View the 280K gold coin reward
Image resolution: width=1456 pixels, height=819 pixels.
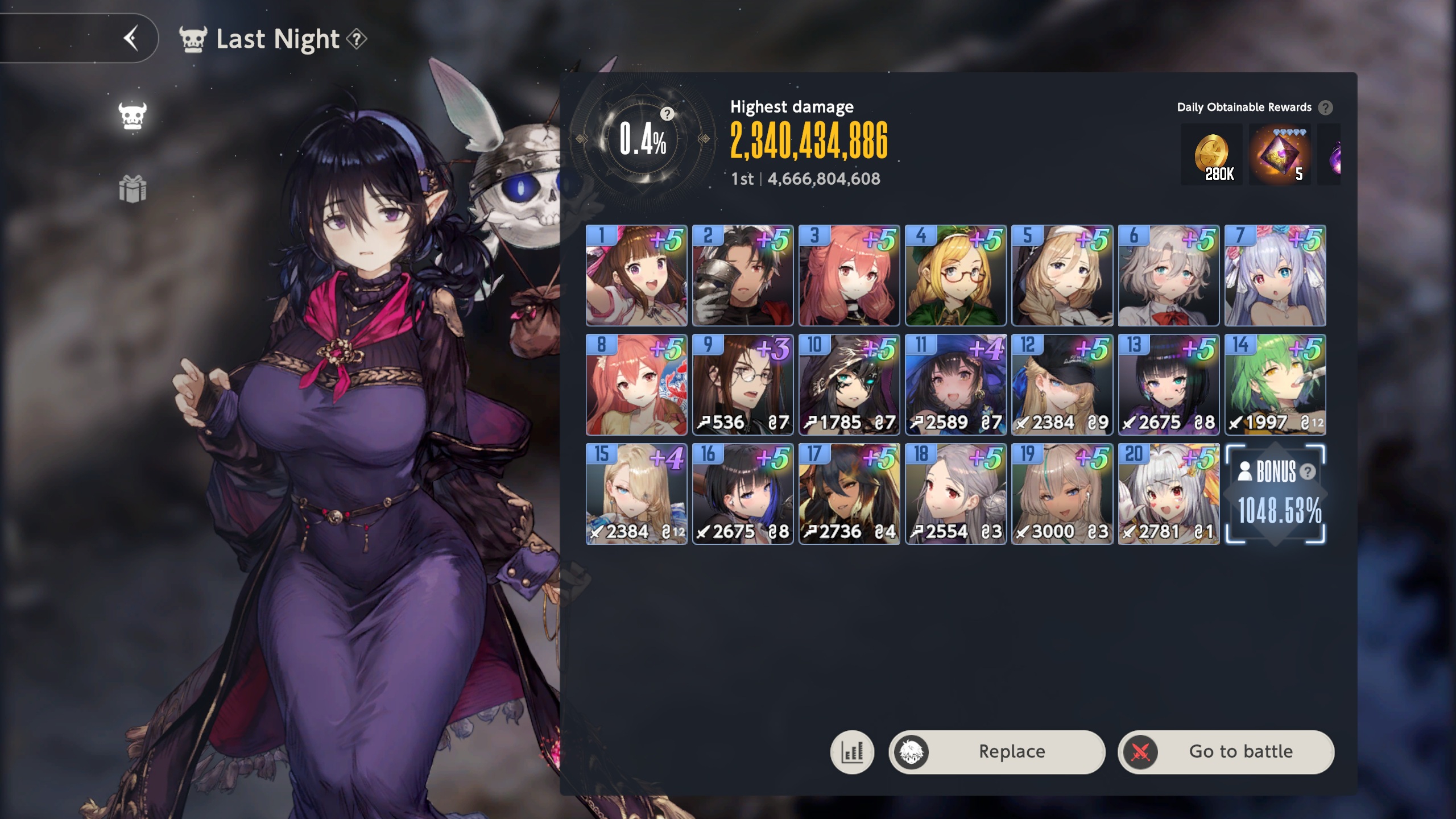point(1211,154)
